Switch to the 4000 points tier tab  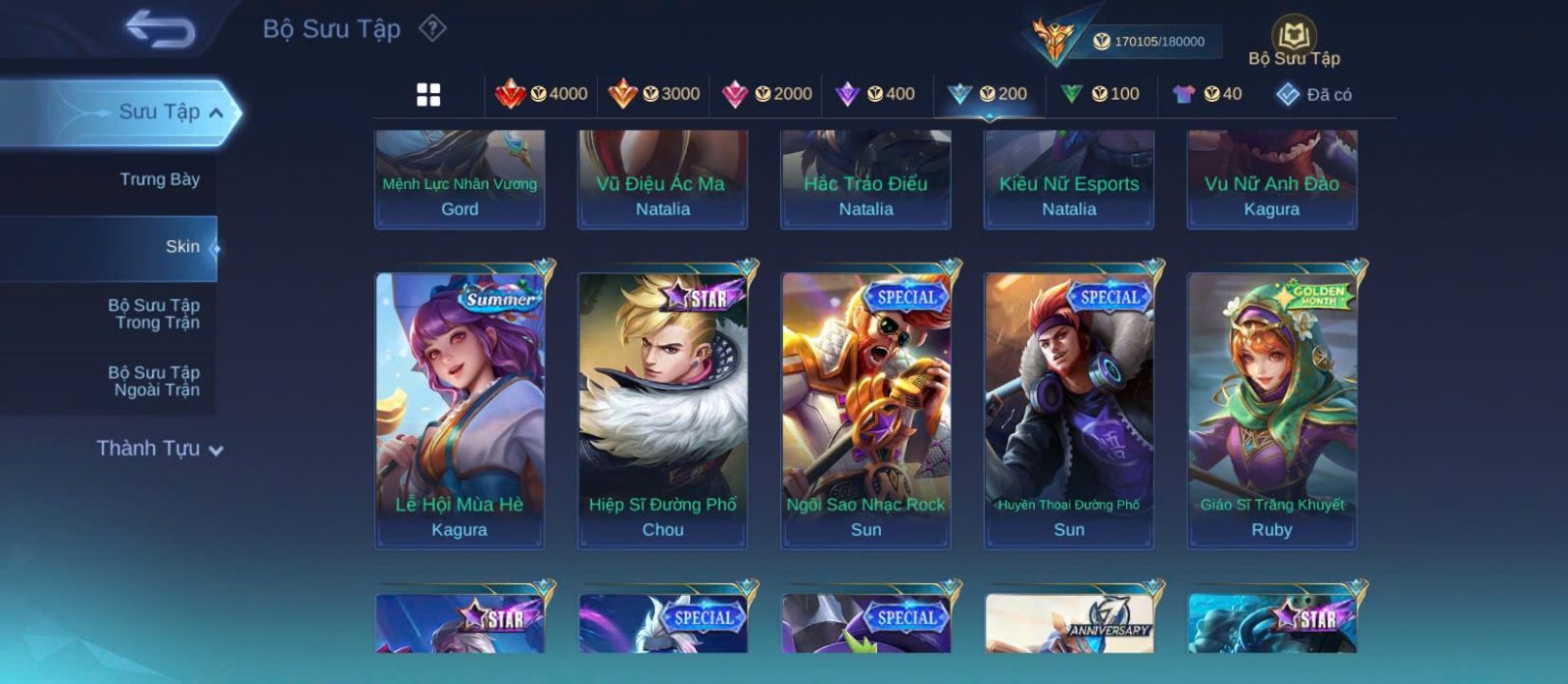tap(542, 94)
